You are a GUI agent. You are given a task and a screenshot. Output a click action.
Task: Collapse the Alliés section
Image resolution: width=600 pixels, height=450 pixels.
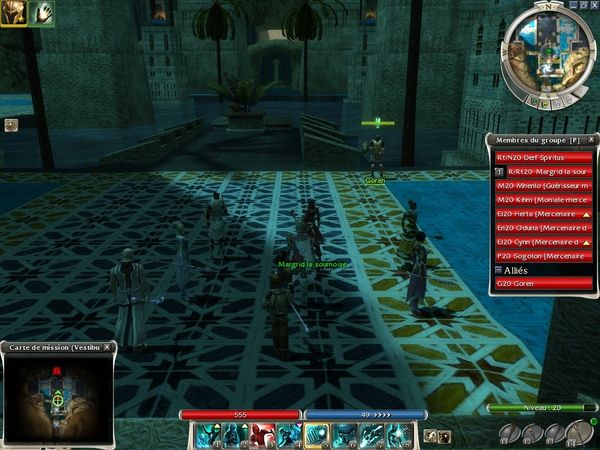499,270
